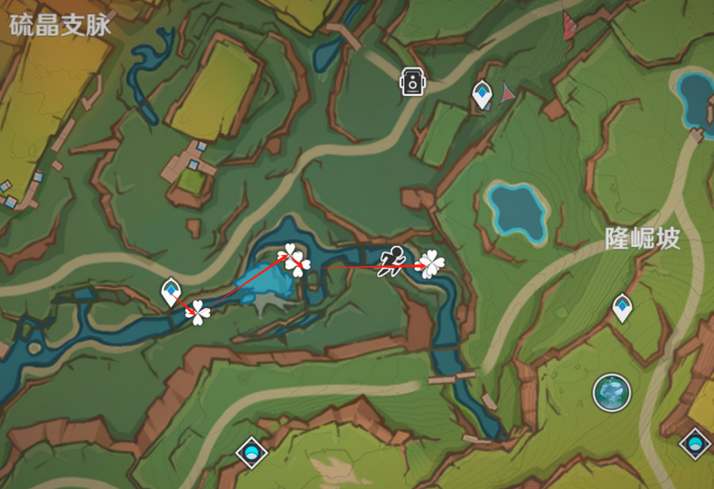Viewport: 714px width, 489px height.
Task: Choose the teleport waypoint next to the leftmost flower
Action: click(x=171, y=292)
